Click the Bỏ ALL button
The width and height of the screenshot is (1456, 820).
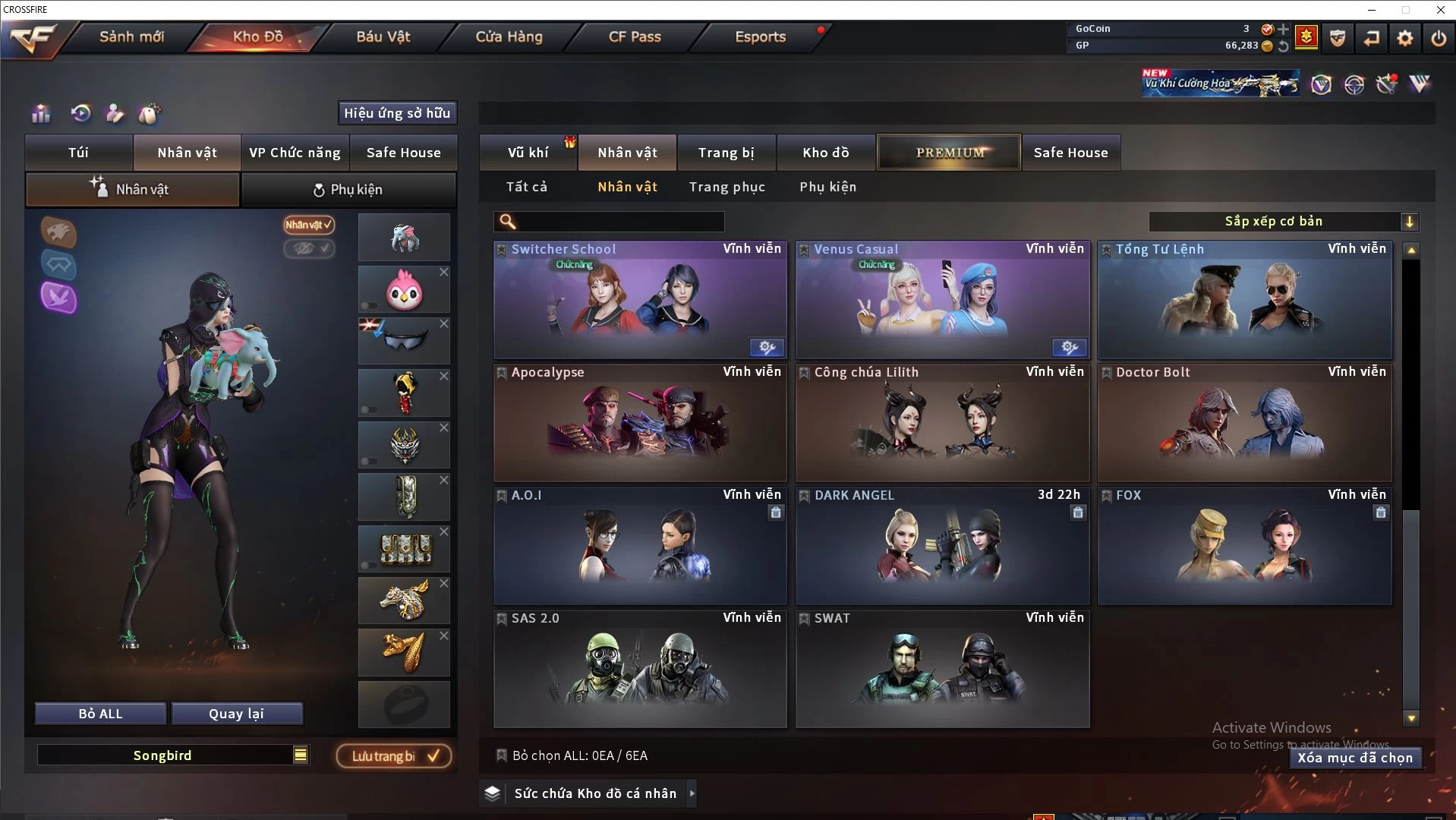click(100, 714)
